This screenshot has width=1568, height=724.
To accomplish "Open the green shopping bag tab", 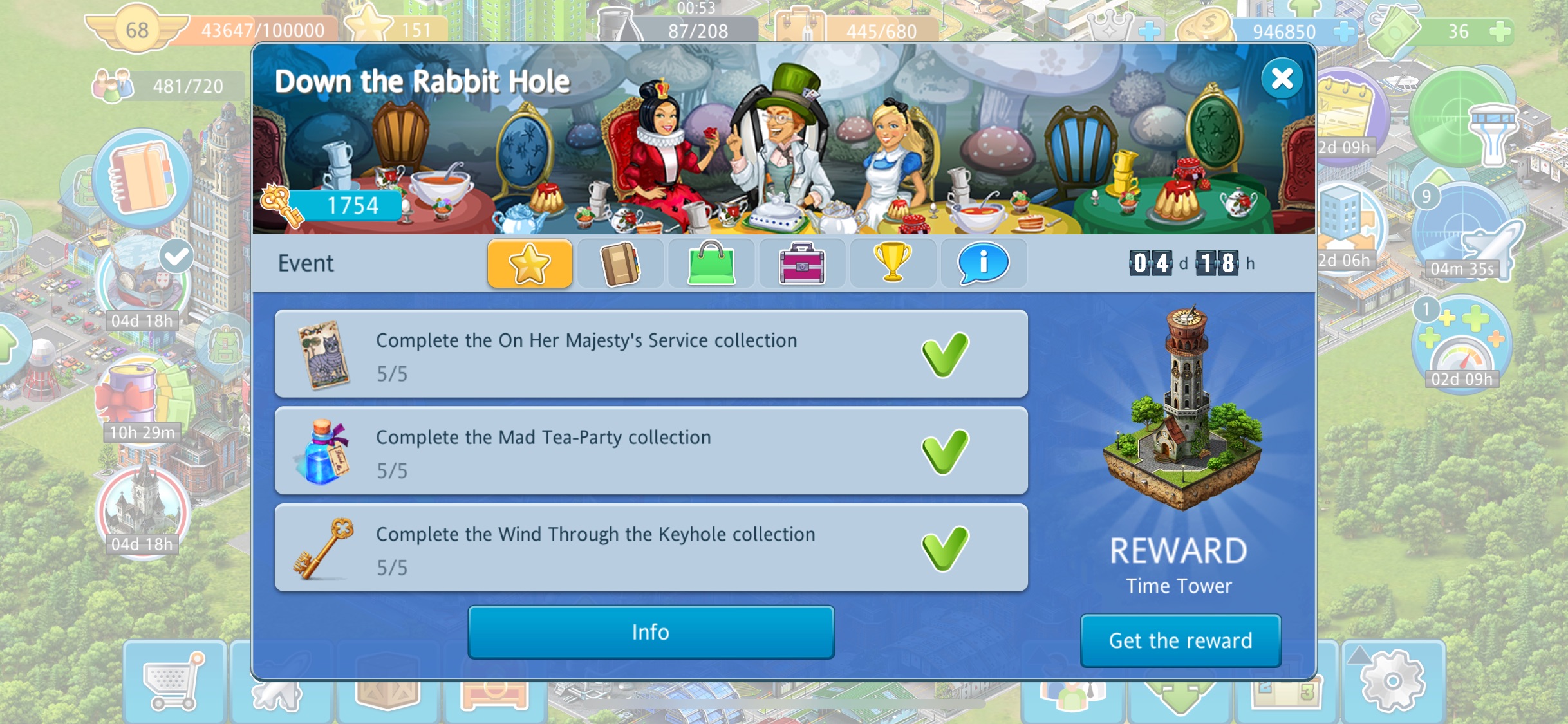I will tap(711, 263).
